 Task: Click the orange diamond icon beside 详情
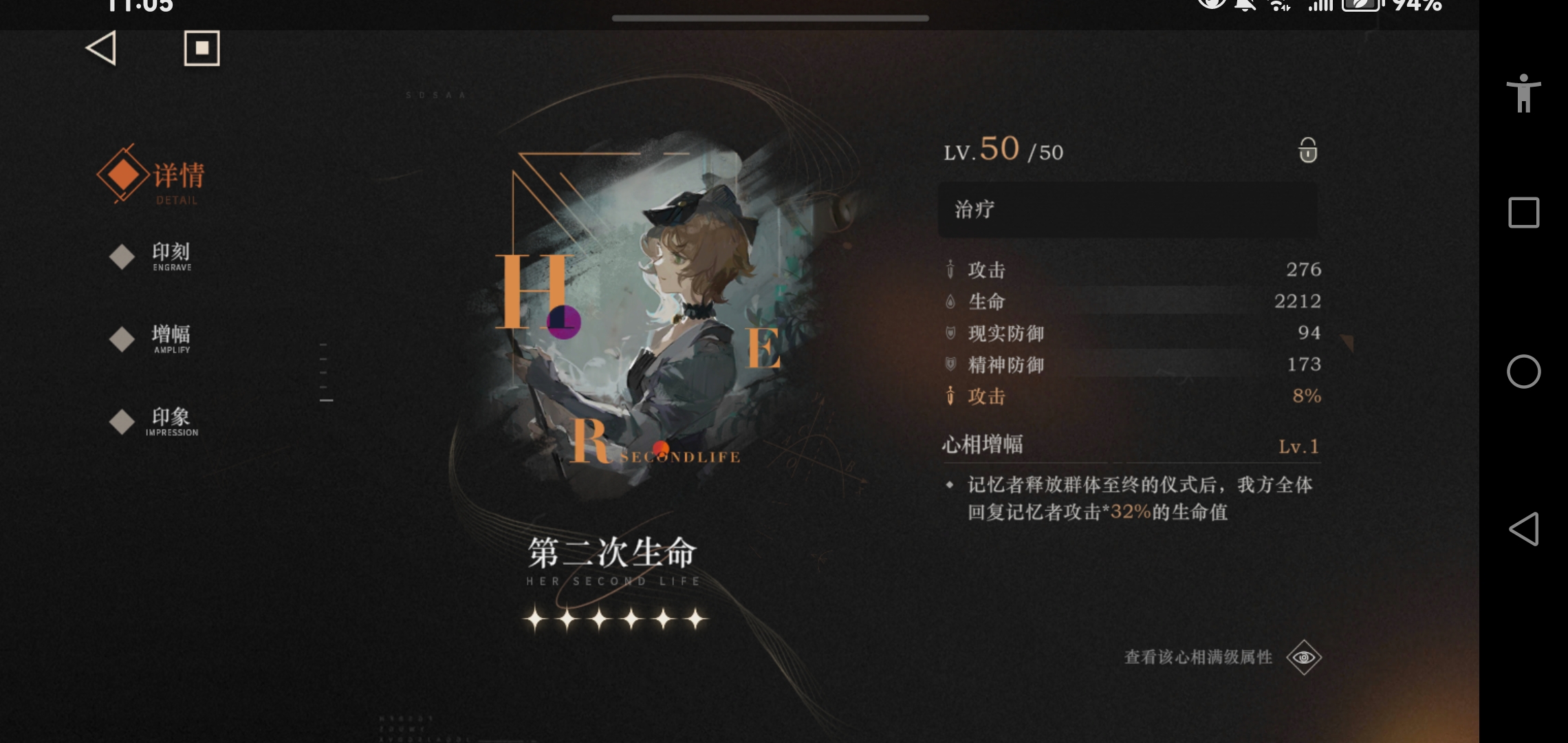(x=121, y=173)
